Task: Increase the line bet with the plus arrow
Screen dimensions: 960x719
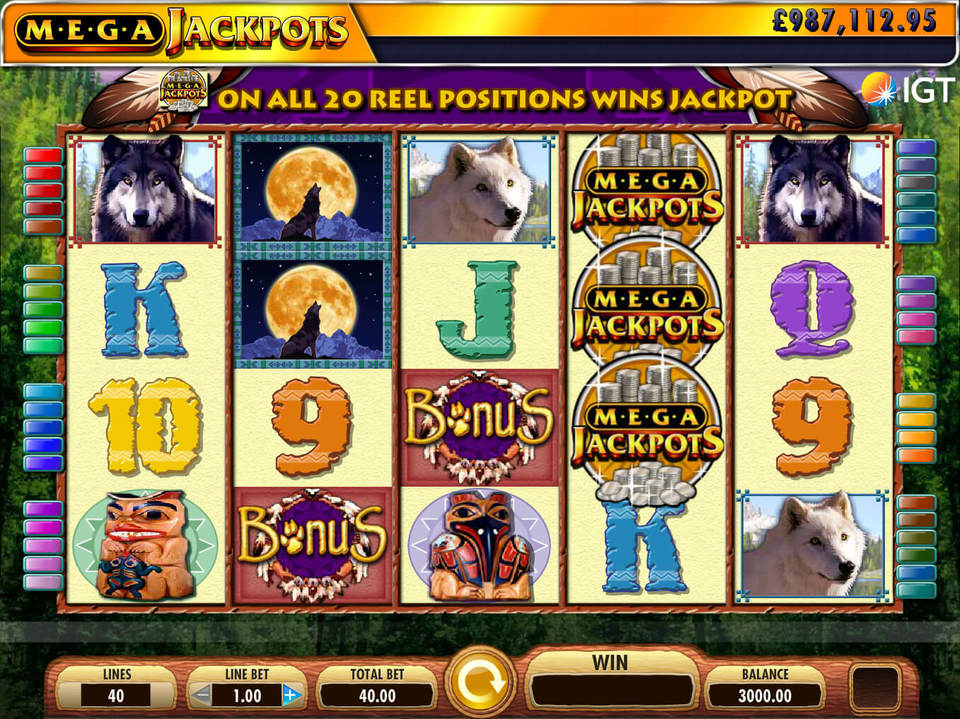Action: [291, 695]
